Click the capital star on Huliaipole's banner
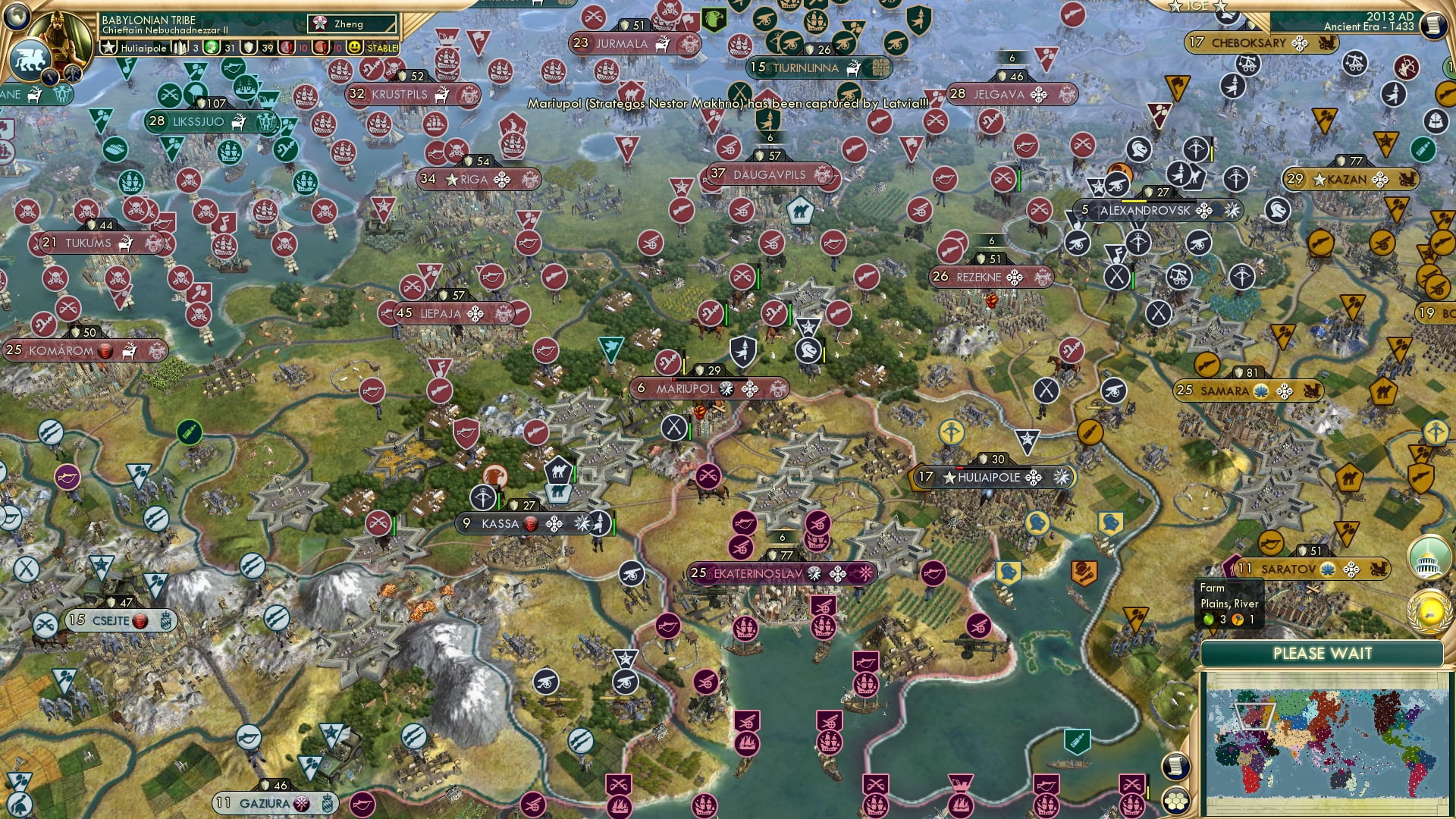Image resolution: width=1456 pixels, height=819 pixels. pyautogui.click(x=949, y=477)
